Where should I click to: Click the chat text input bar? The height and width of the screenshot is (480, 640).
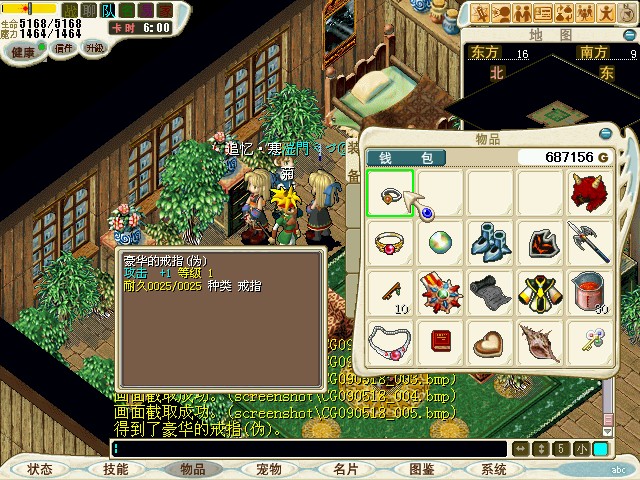[310, 449]
